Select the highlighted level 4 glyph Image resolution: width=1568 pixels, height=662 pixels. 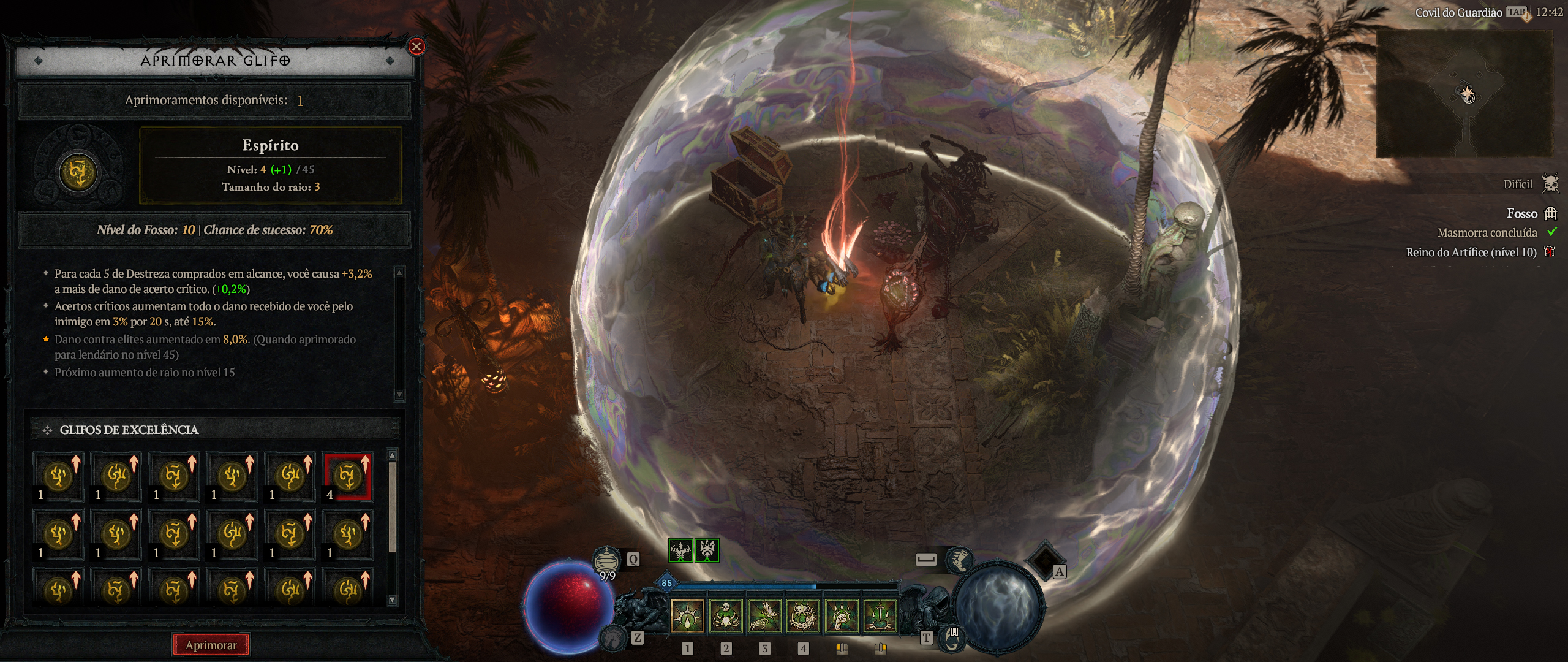(348, 477)
